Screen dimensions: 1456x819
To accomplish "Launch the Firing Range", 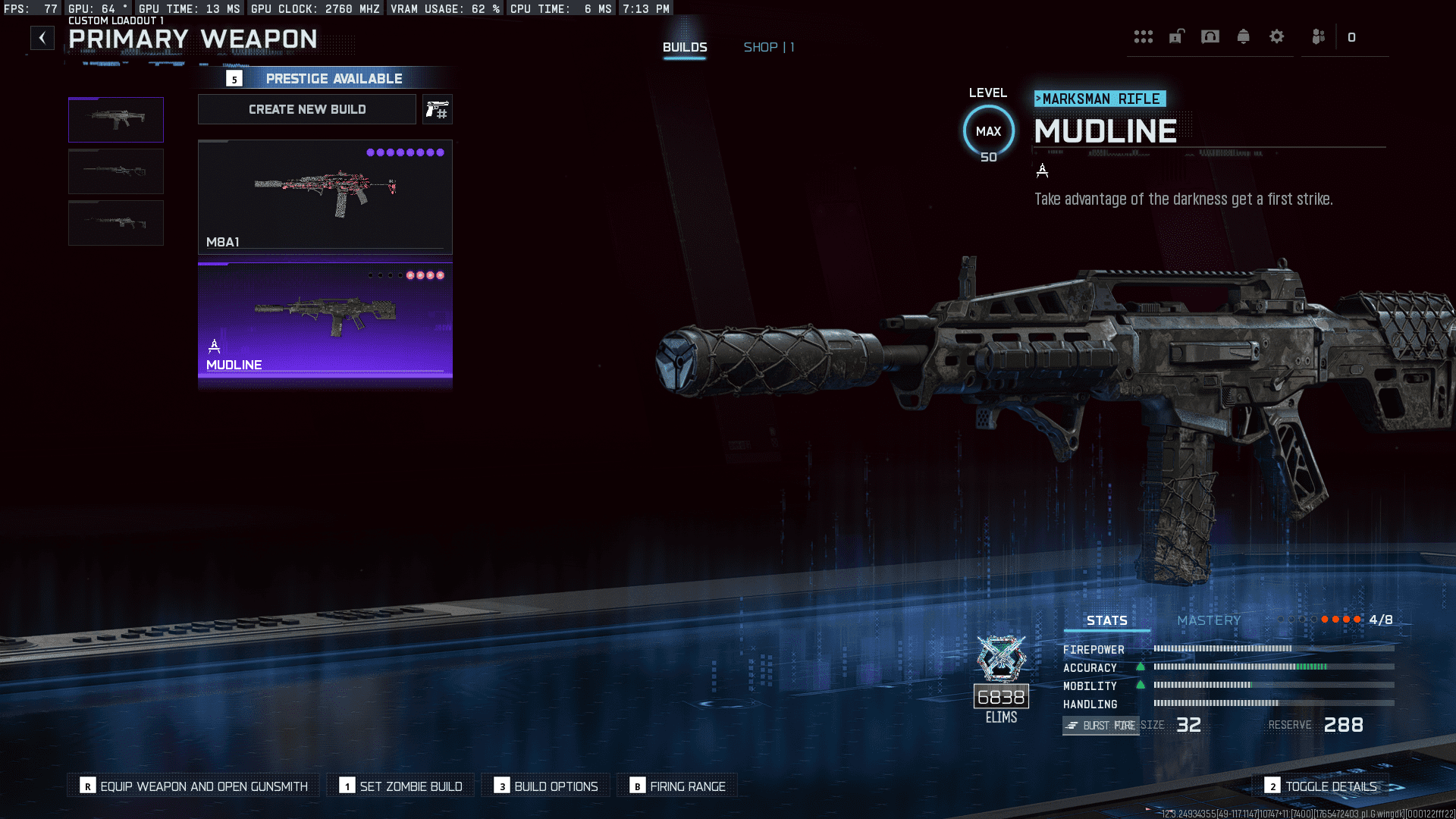I will [x=678, y=786].
